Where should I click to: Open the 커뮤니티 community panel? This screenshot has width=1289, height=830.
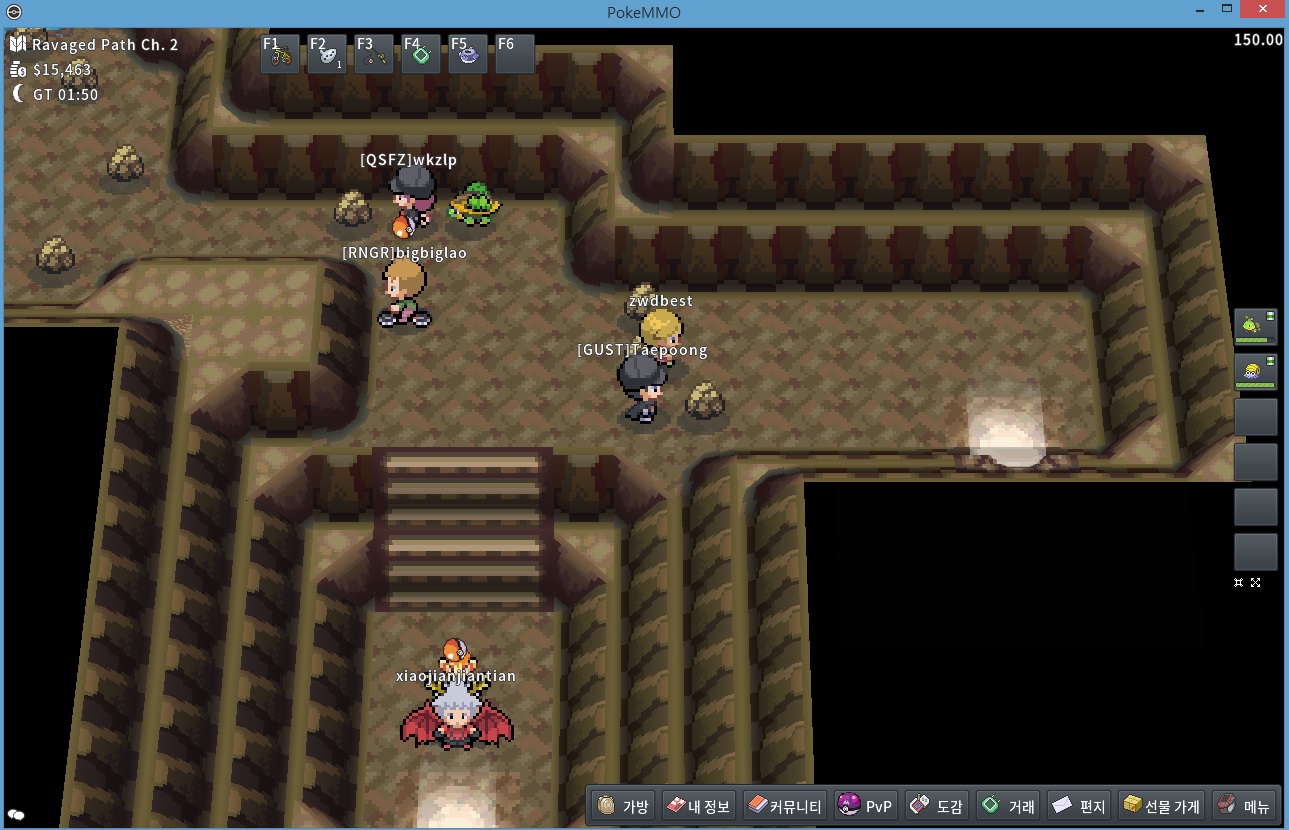(x=785, y=806)
